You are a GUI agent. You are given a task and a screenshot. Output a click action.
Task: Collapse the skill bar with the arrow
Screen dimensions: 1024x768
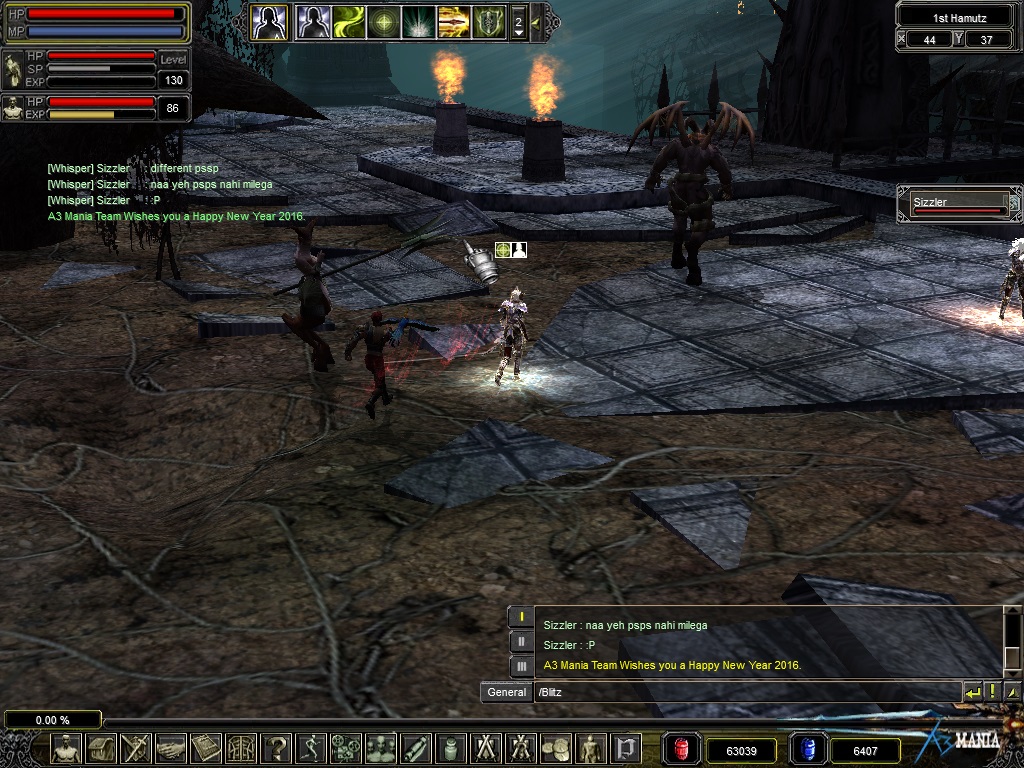[536, 21]
